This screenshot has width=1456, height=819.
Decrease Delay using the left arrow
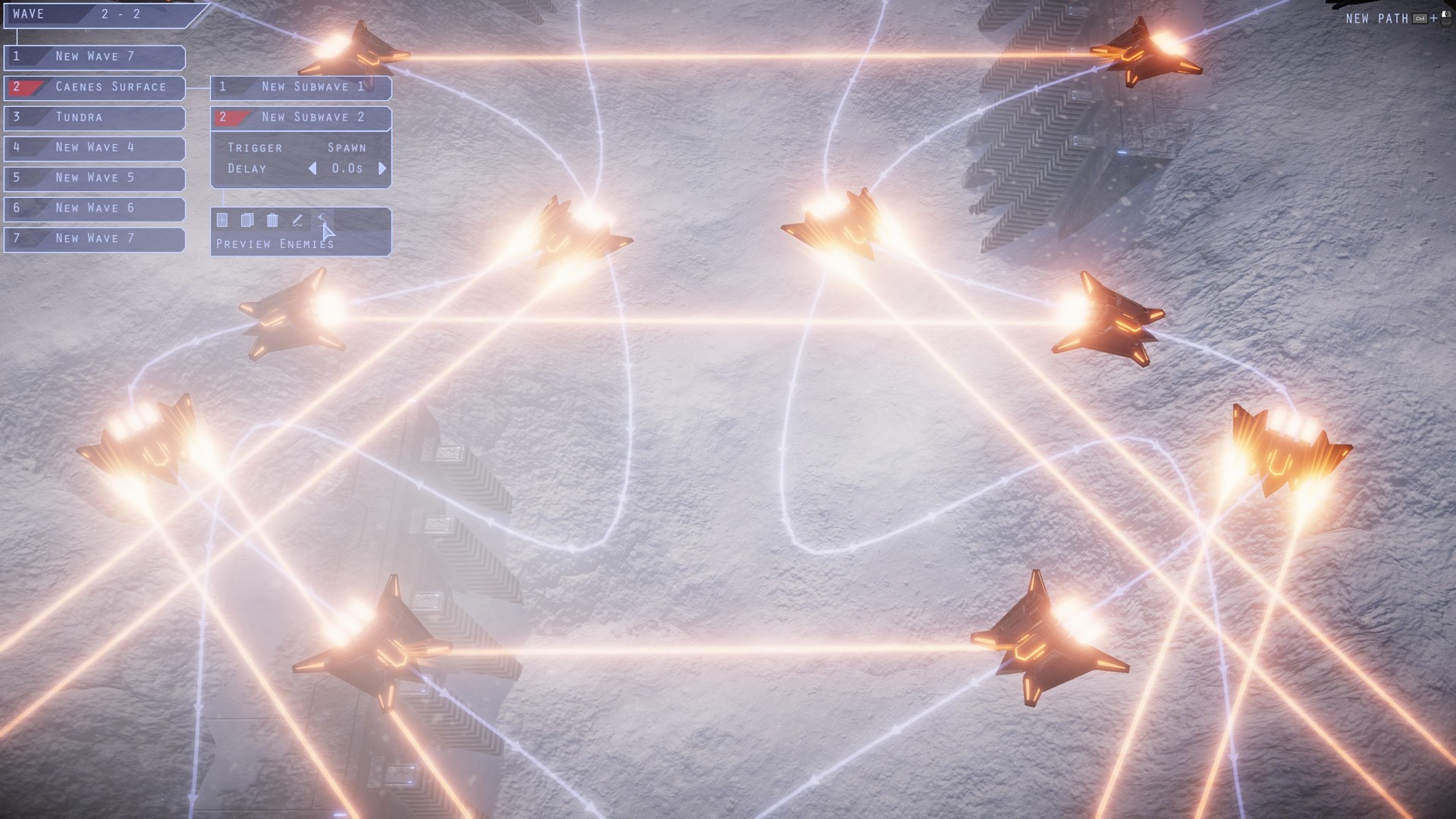314,168
